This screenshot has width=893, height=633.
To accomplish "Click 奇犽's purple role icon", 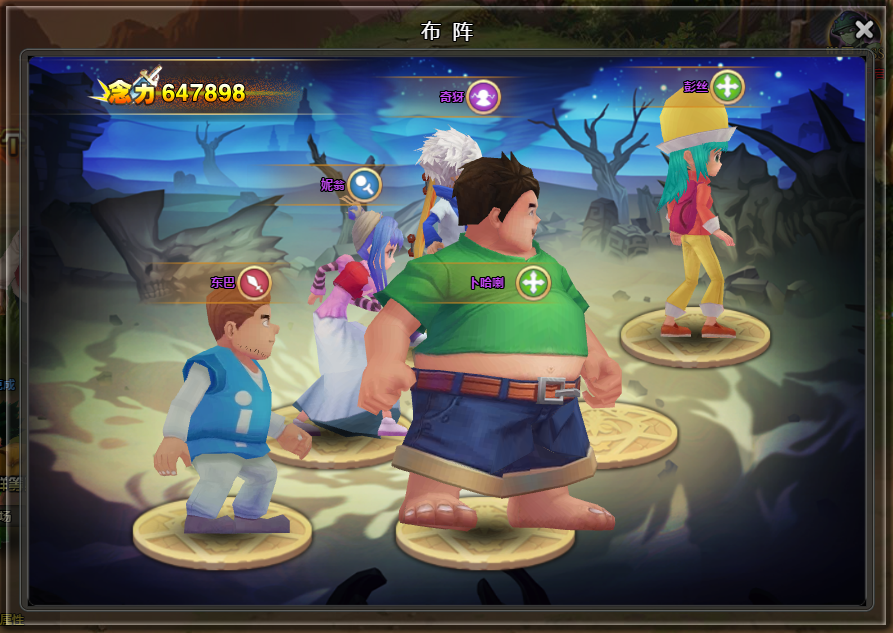I will [484, 97].
